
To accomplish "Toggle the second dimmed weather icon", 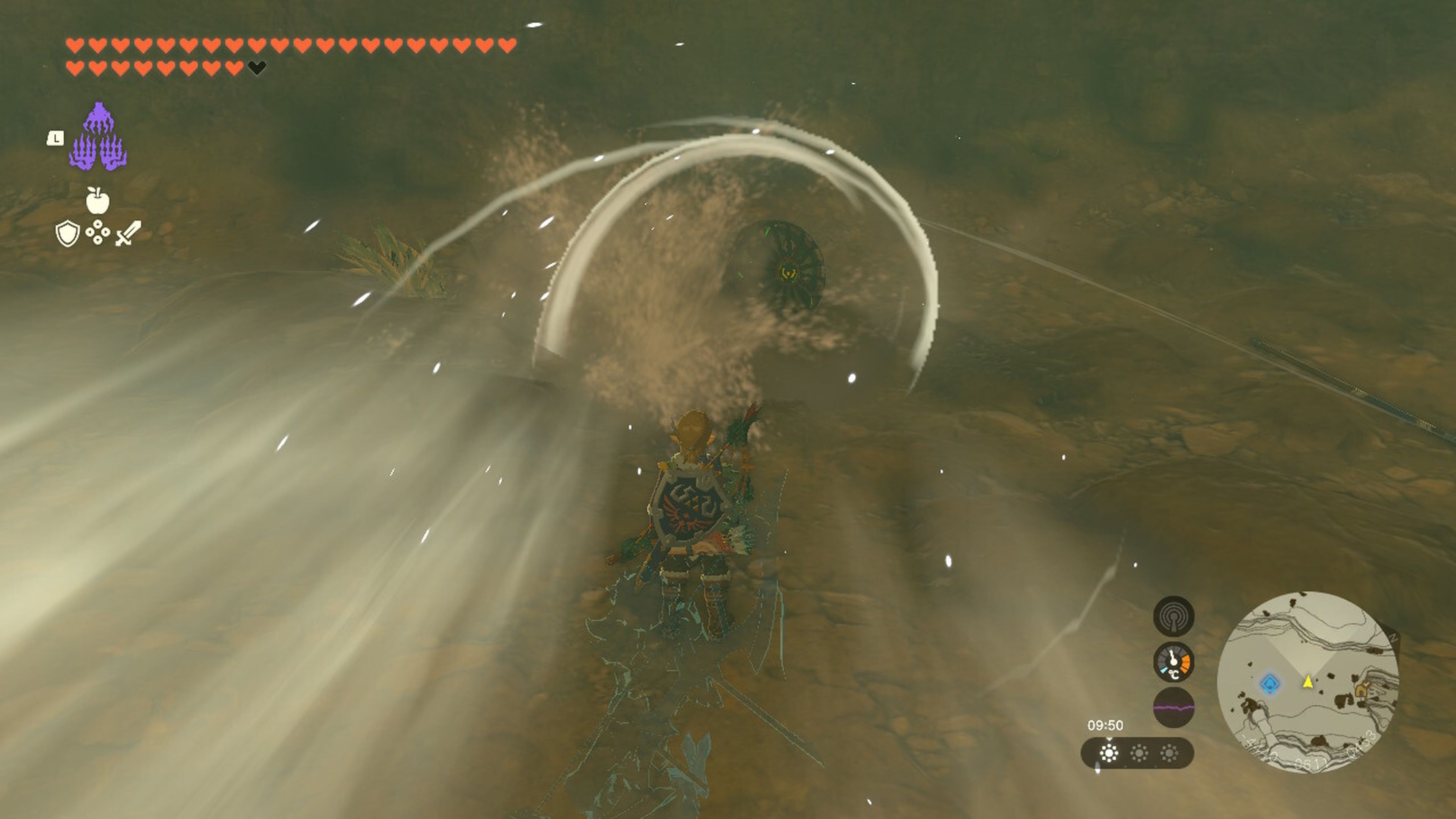I will click(1139, 752).
